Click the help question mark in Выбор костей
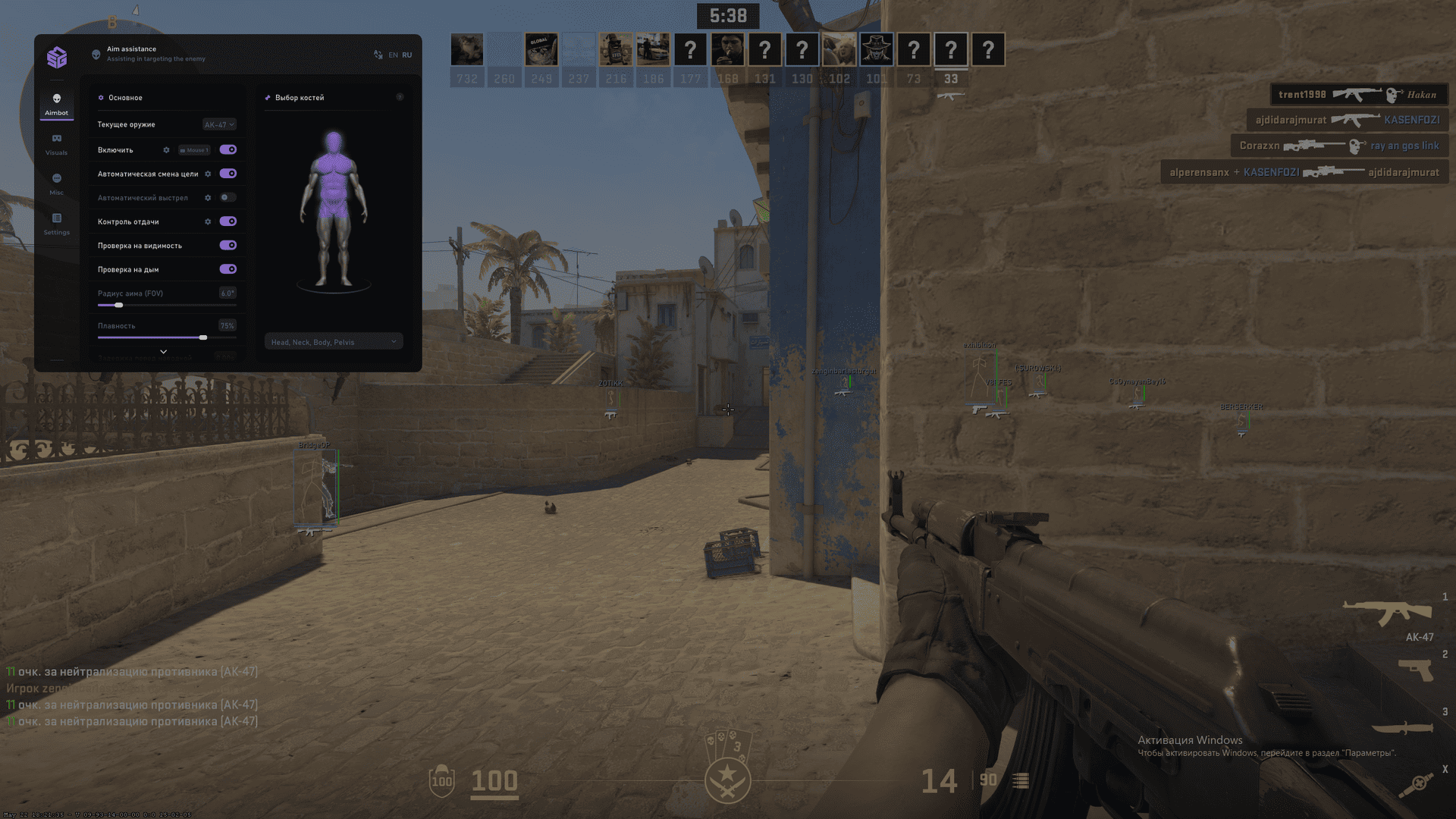 pyautogui.click(x=400, y=97)
